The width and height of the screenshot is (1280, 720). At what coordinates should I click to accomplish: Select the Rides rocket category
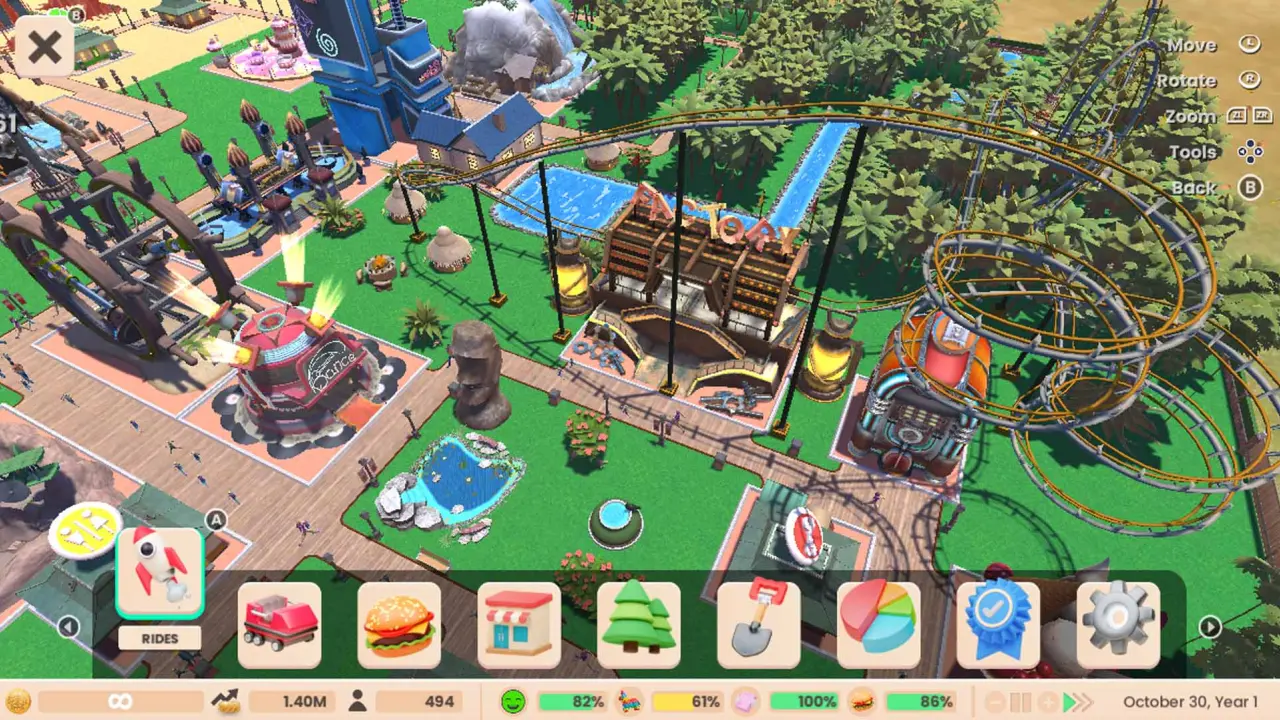(x=160, y=573)
